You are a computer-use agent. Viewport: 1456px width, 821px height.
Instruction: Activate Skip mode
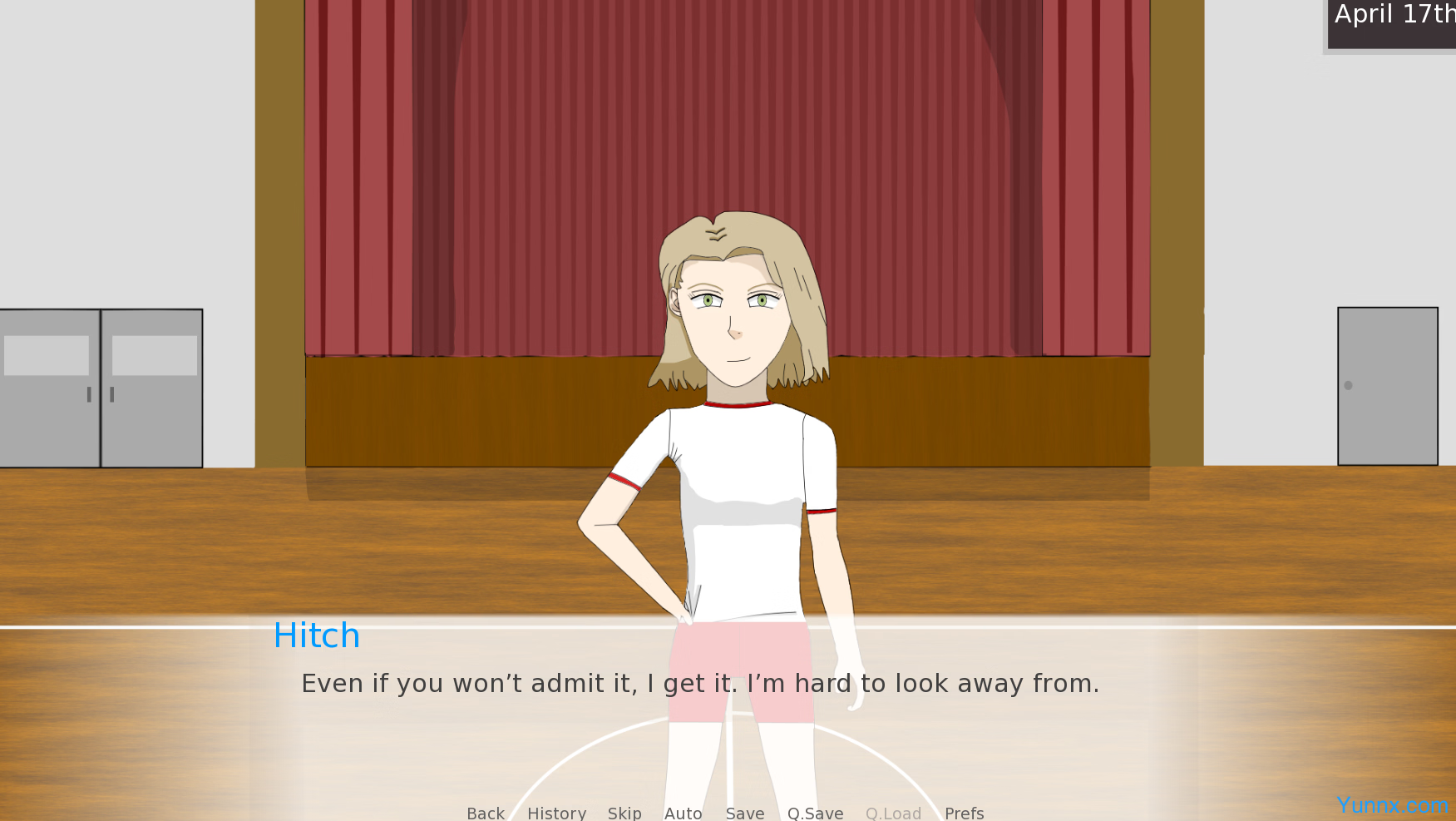coord(624,813)
